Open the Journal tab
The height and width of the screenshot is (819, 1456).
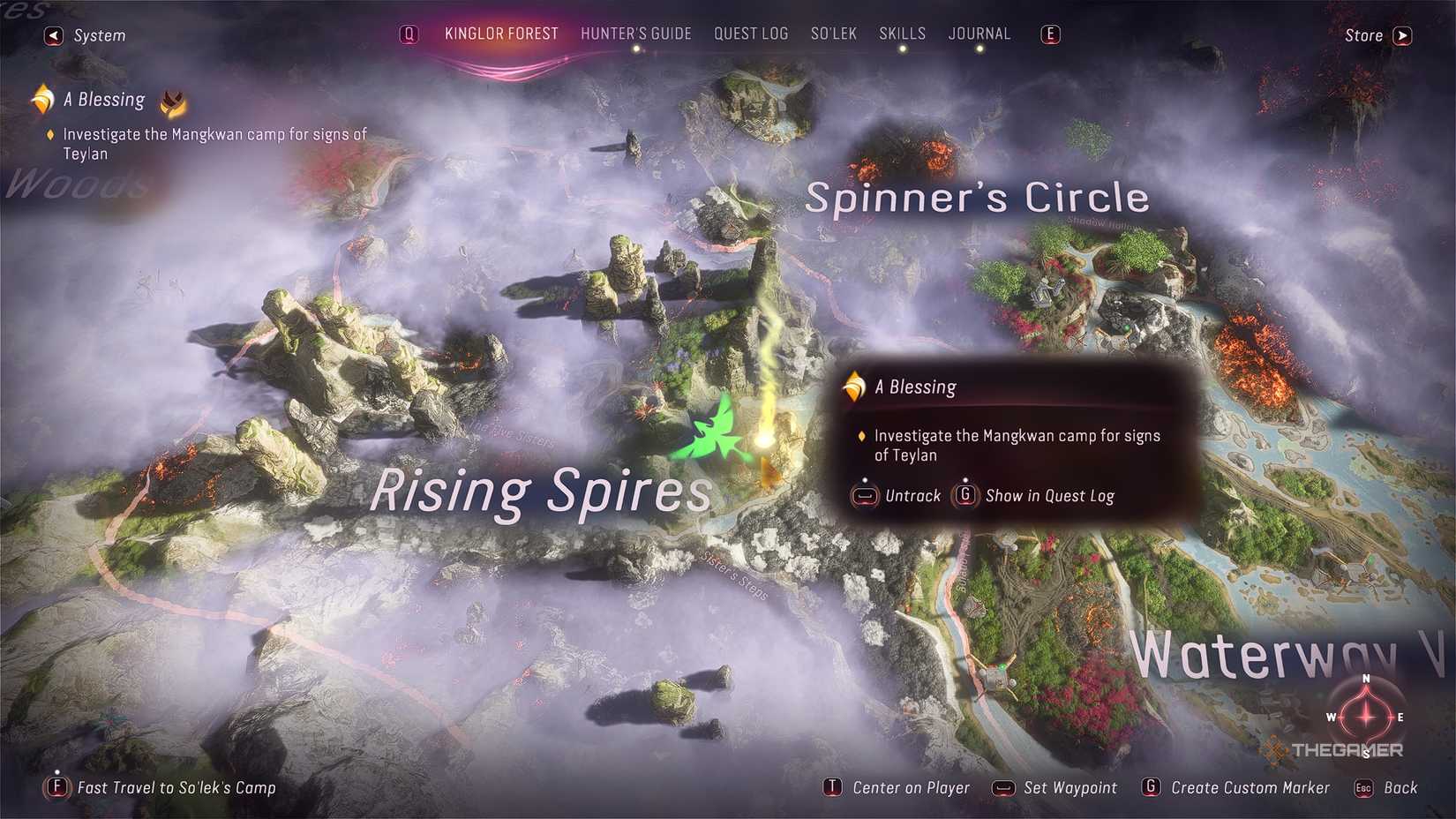[979, 34]
